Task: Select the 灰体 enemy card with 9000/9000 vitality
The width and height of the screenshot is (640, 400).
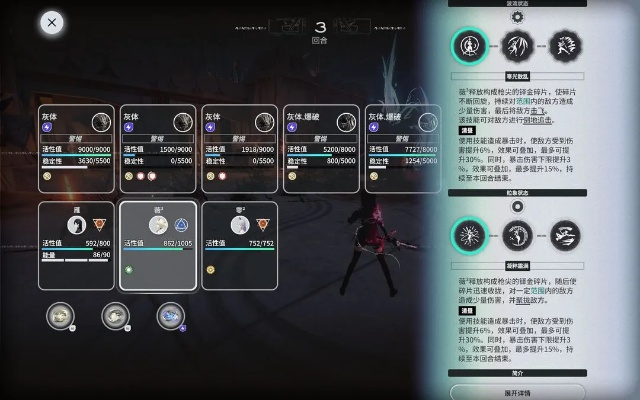Action: [77, 148]
